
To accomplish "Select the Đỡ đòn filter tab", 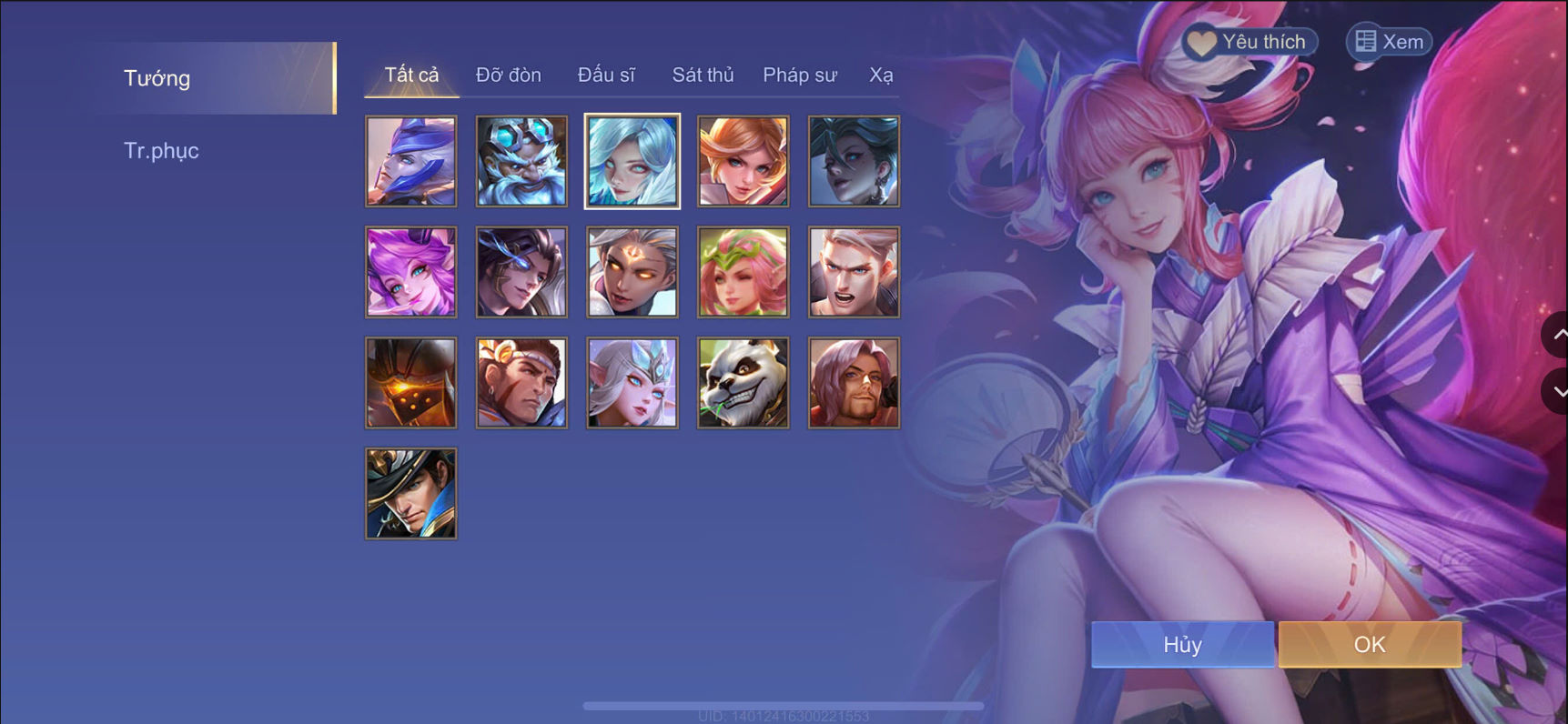I will (x=507, y=75).
